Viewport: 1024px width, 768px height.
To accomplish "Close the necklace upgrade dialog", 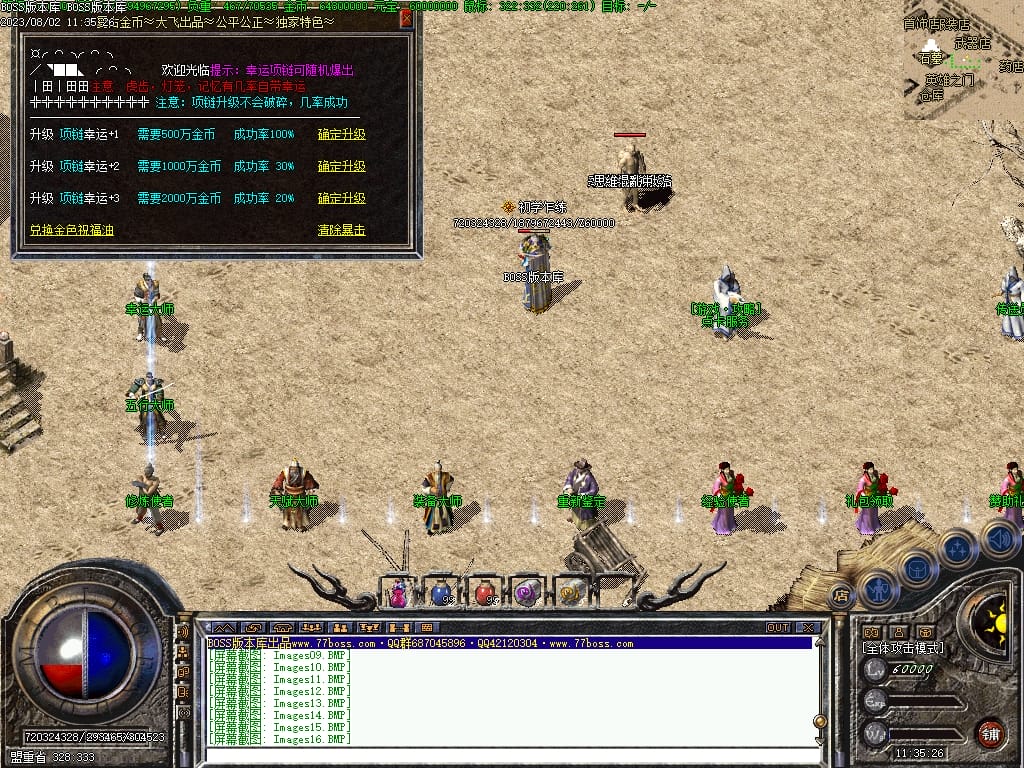I will click(x=406, y=18).
